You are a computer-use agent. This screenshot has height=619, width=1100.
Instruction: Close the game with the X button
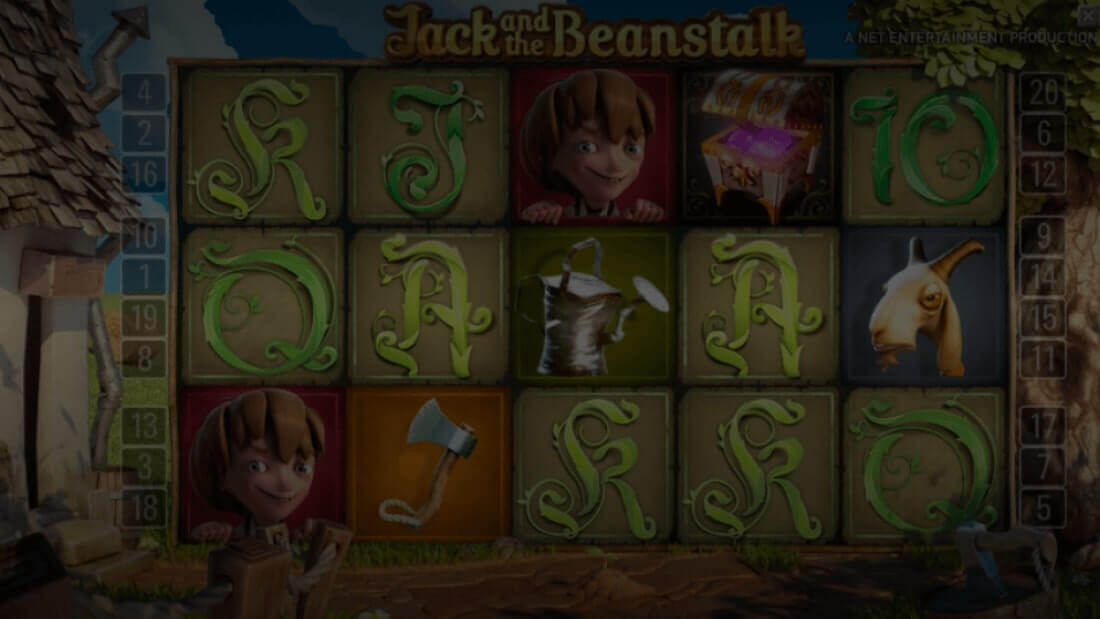tap(1089, 14)
